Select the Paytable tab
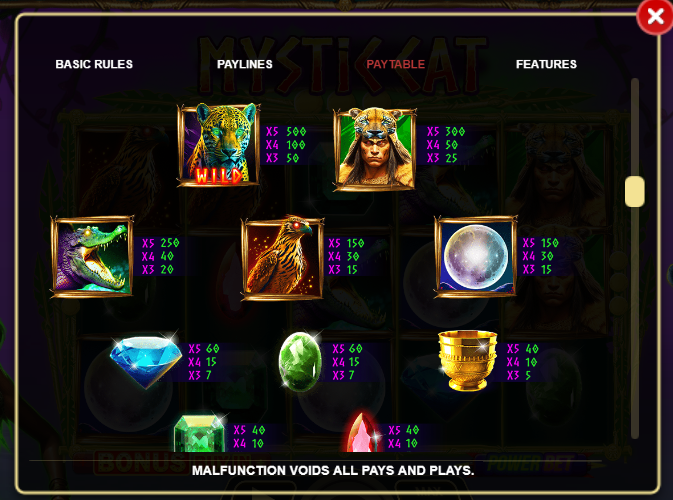Screen dimensions: 673x500 pos(395,64)
